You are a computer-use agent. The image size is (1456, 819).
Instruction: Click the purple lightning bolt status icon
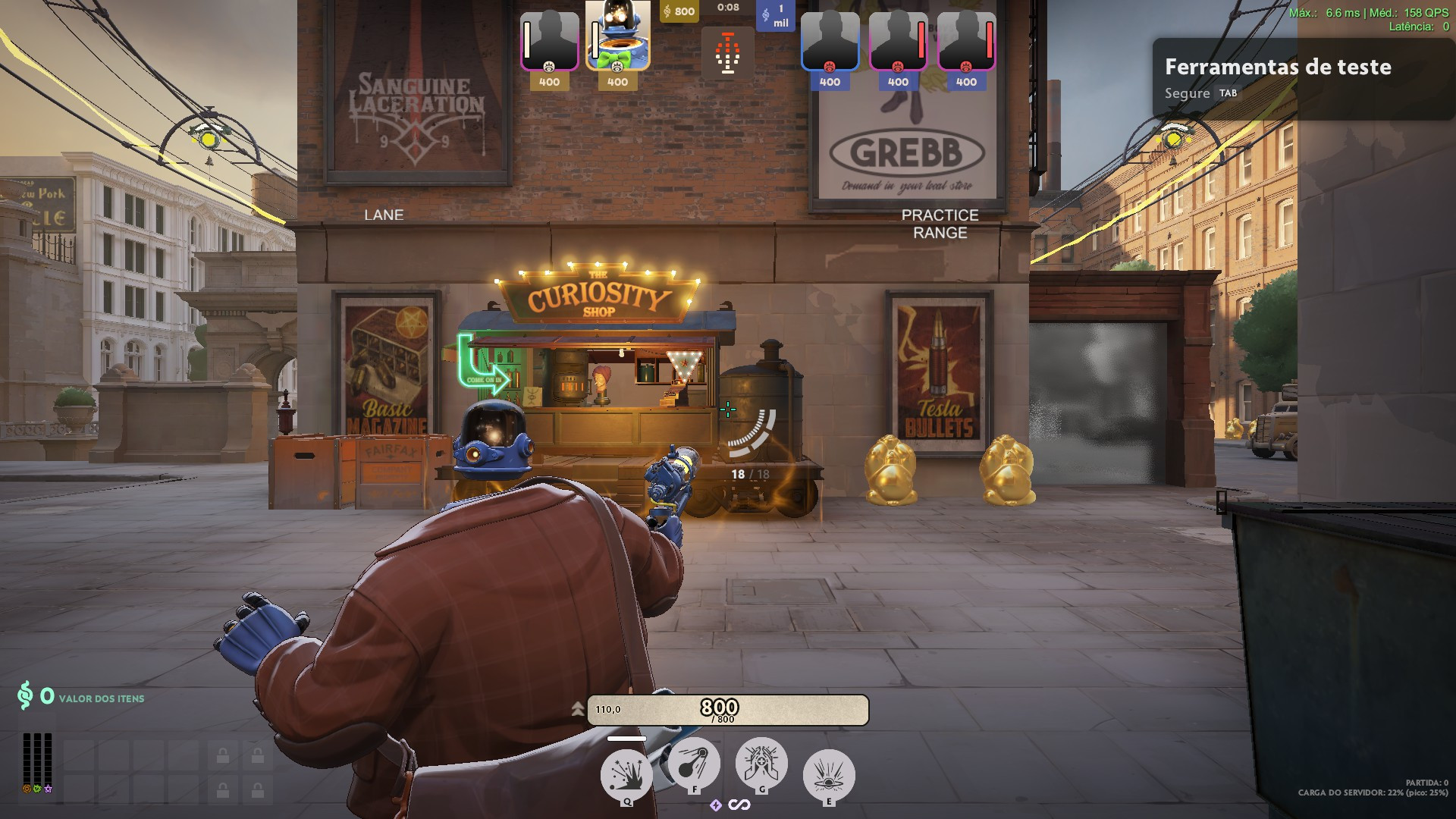pyautogui.click(x=715, y=805)
